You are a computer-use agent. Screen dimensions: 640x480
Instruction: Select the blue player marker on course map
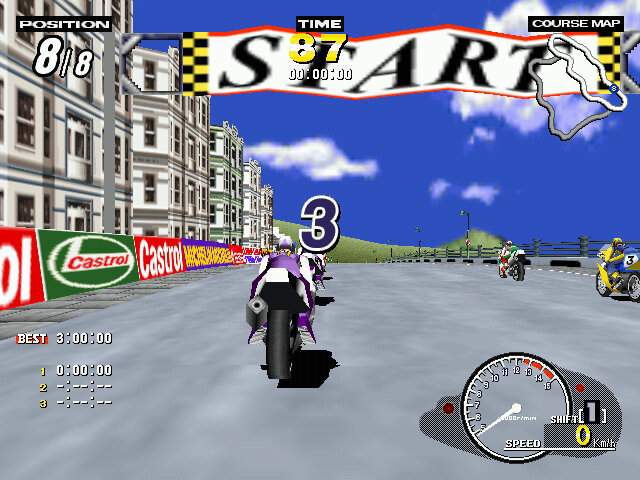612,89
